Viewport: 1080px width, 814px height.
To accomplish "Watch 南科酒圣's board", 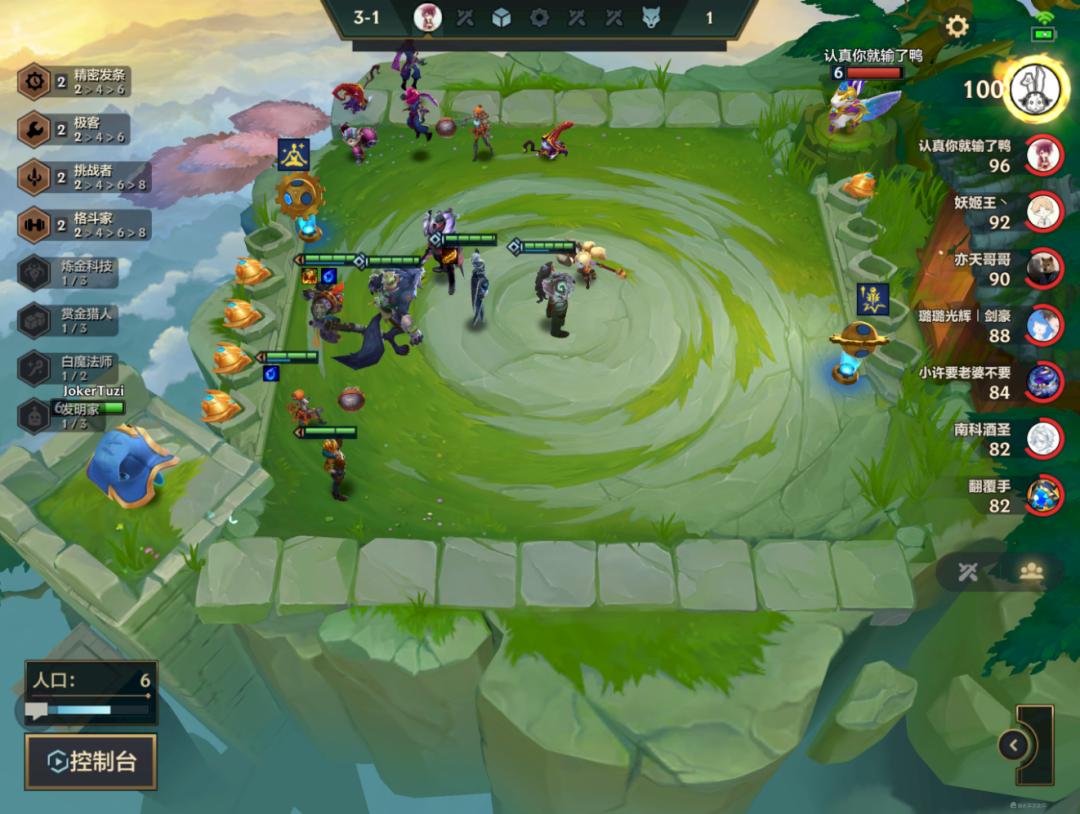I will pyautogui.click(x=1044, y=438).
